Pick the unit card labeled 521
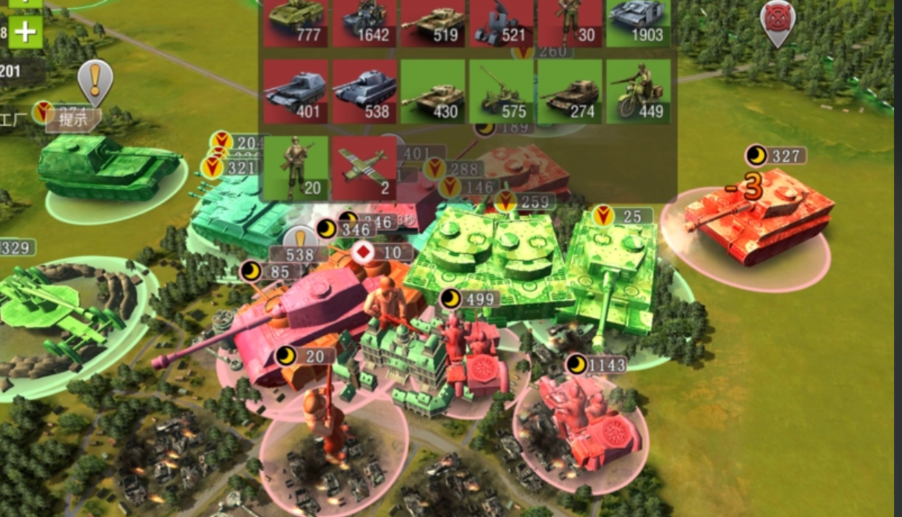Image resolution: width=902 pixels, height=517 pixels. (501, 22)
